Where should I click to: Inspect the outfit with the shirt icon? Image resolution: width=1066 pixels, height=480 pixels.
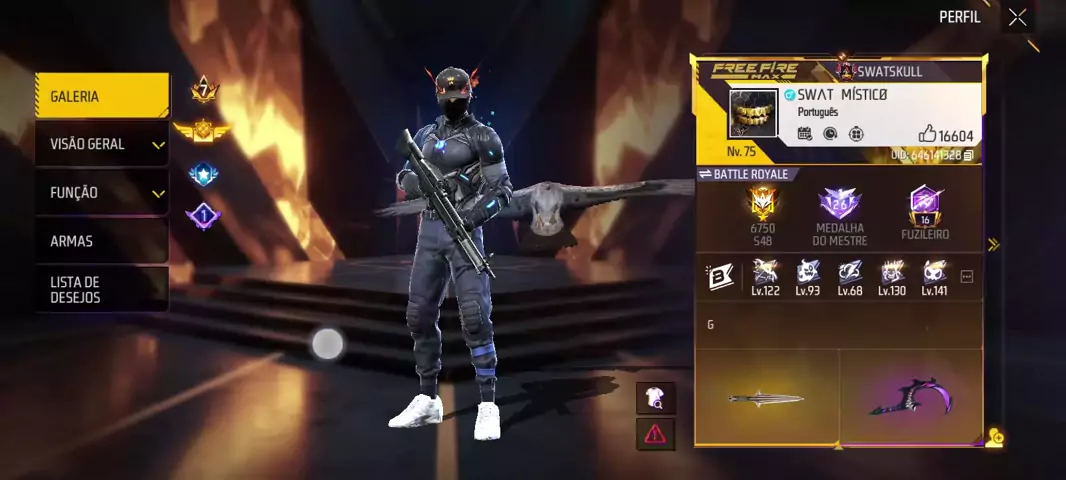tap(655, 398)
